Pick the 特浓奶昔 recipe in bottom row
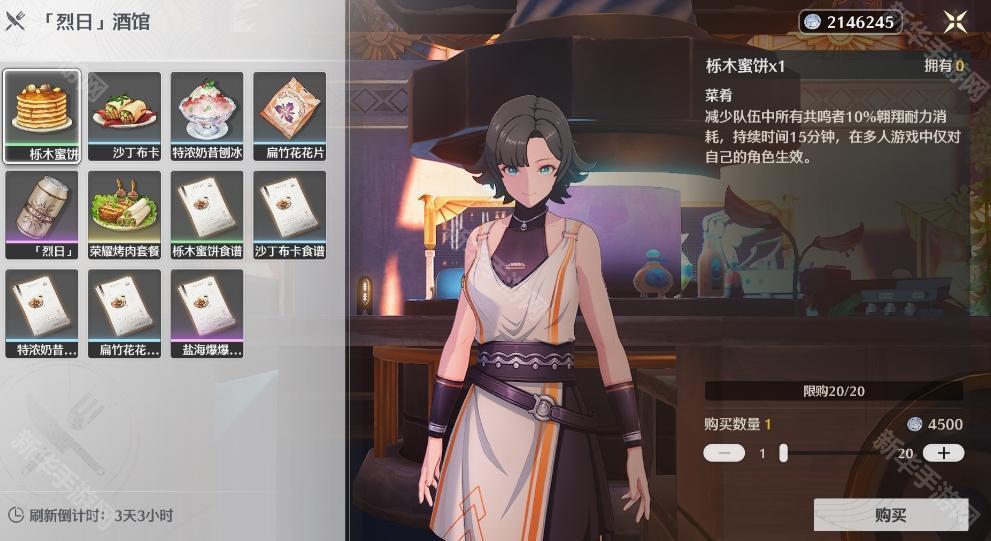This screenshot has width=991, height=541. click(41, 313)
